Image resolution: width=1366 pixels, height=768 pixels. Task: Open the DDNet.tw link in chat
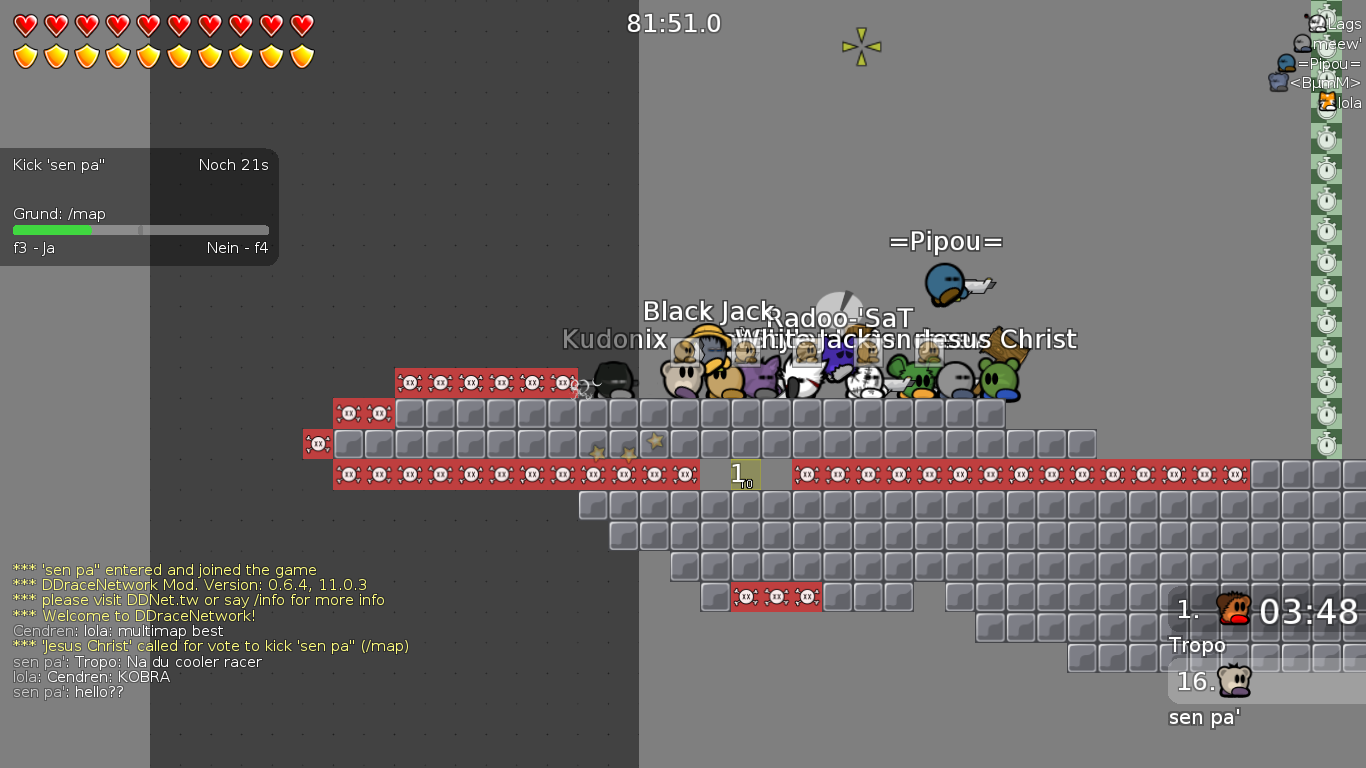(x=160, y=600)
